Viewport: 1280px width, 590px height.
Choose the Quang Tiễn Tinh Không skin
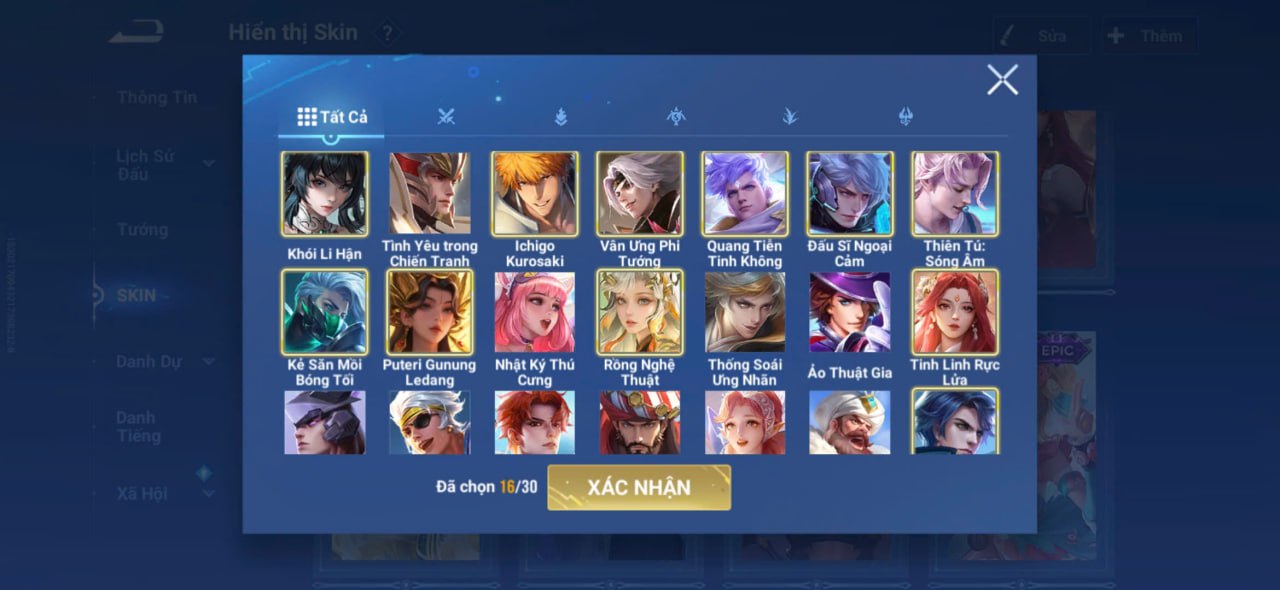(x=745, y=194)
